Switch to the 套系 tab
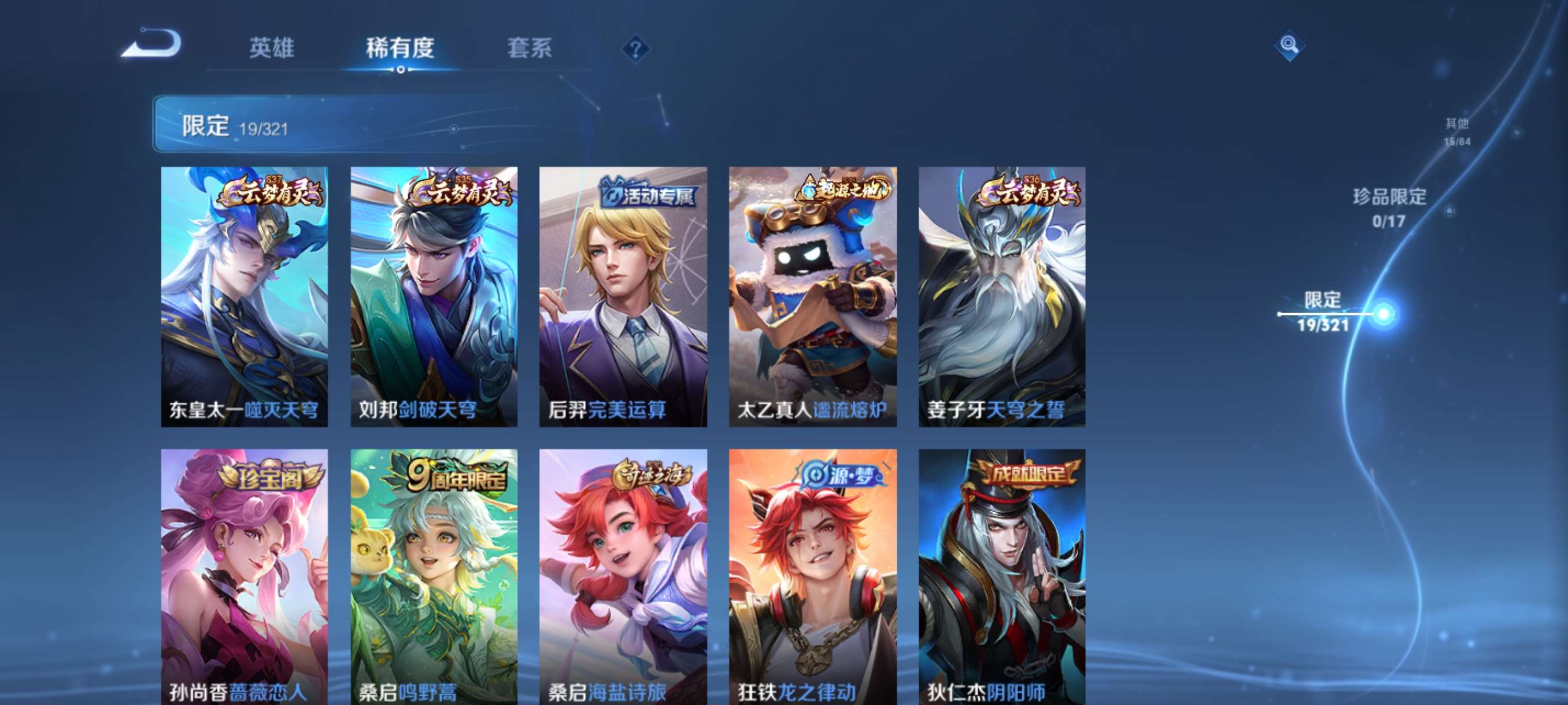The image size is (1568, 705). [x=529, y=49]
